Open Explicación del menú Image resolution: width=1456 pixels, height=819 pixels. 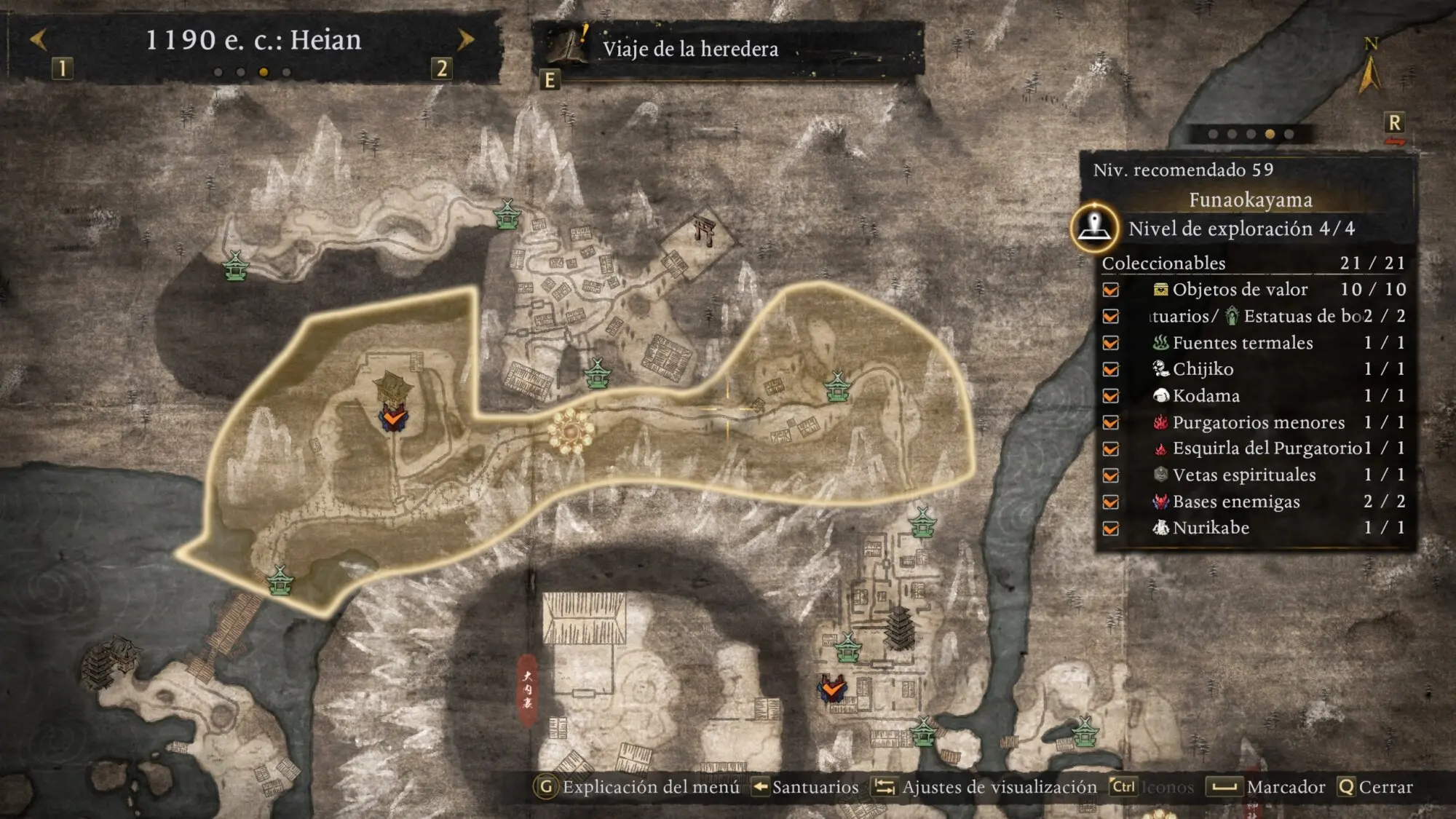[639, 787]
